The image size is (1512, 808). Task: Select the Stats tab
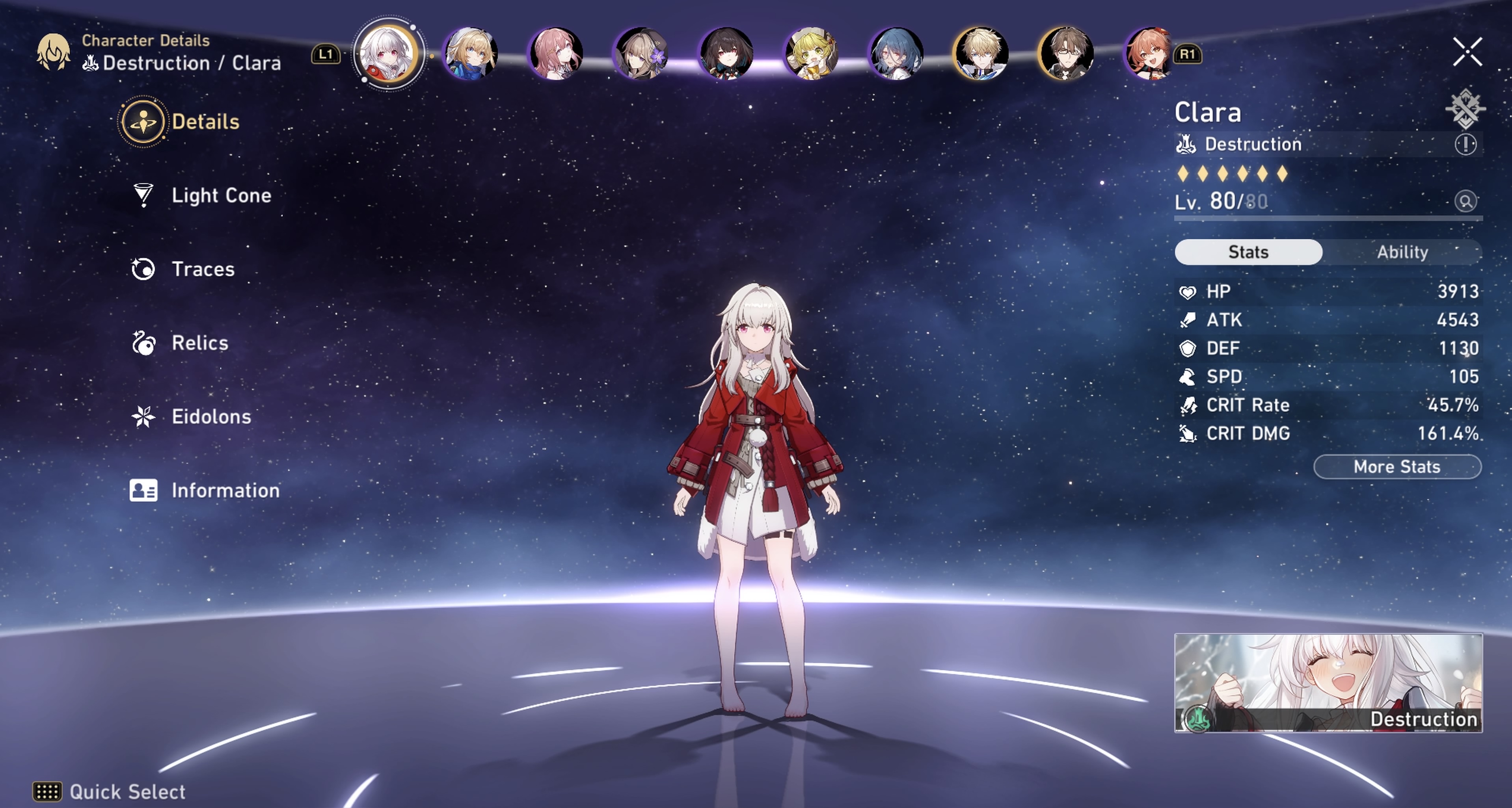pos(1248,252)
